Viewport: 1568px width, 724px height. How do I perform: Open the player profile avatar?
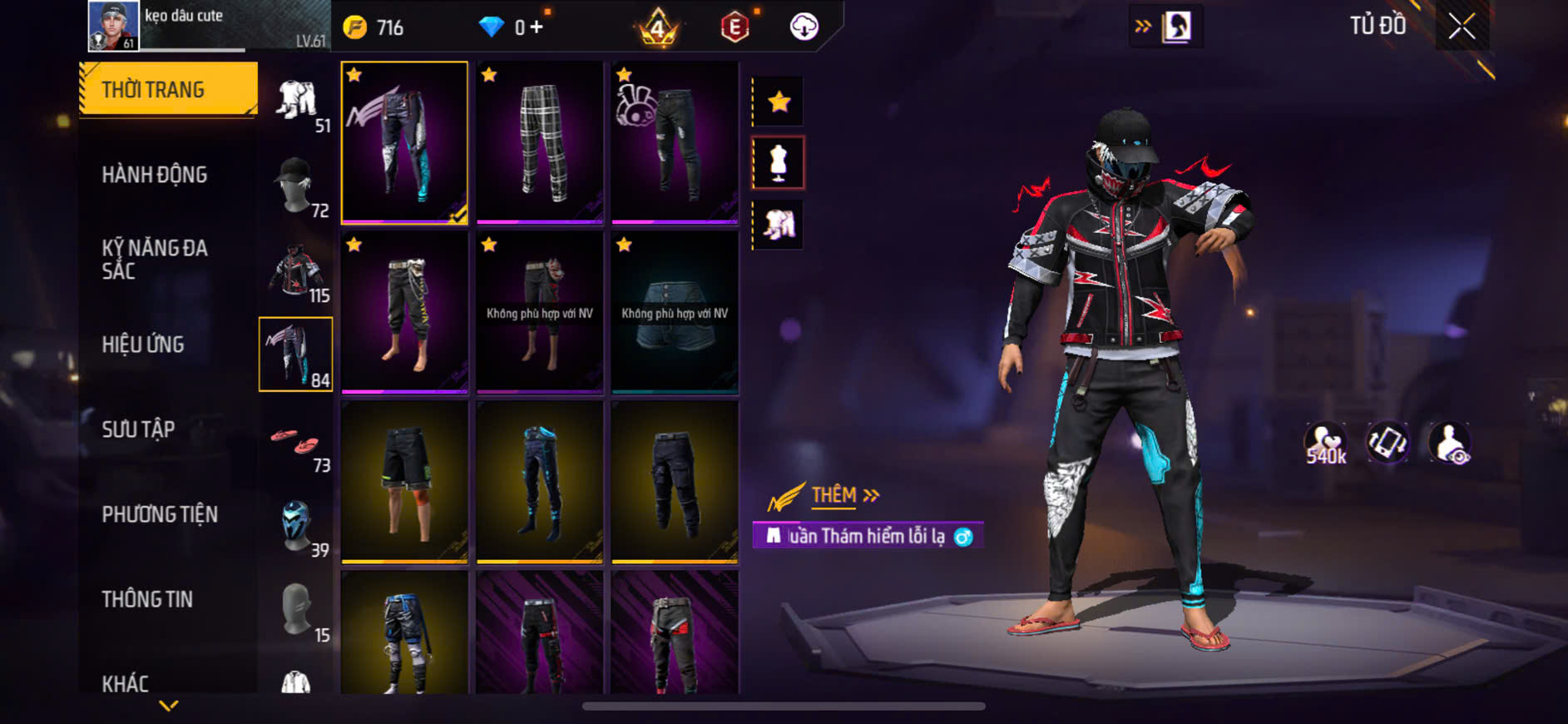click(x=114, y=26)
